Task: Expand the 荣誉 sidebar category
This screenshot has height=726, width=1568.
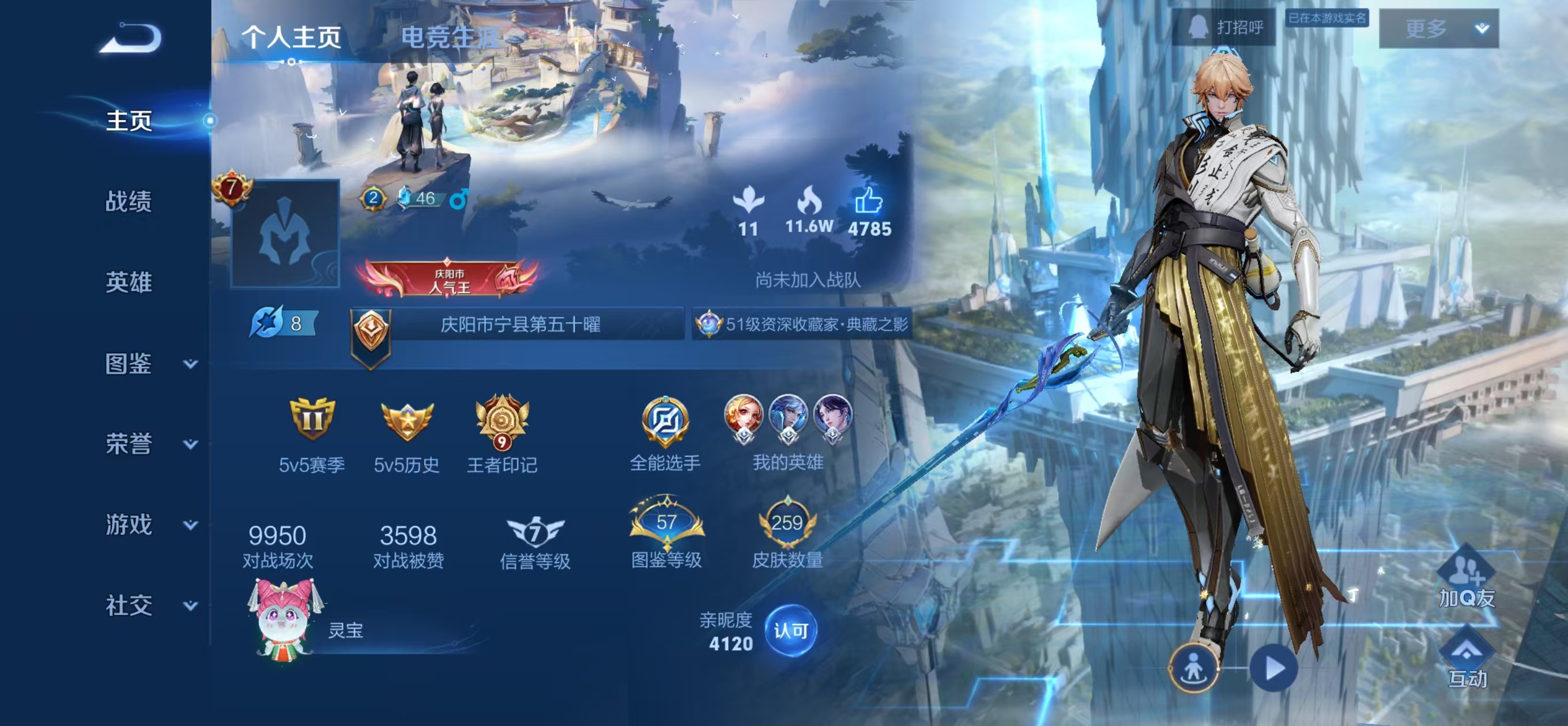Action: 149,444
